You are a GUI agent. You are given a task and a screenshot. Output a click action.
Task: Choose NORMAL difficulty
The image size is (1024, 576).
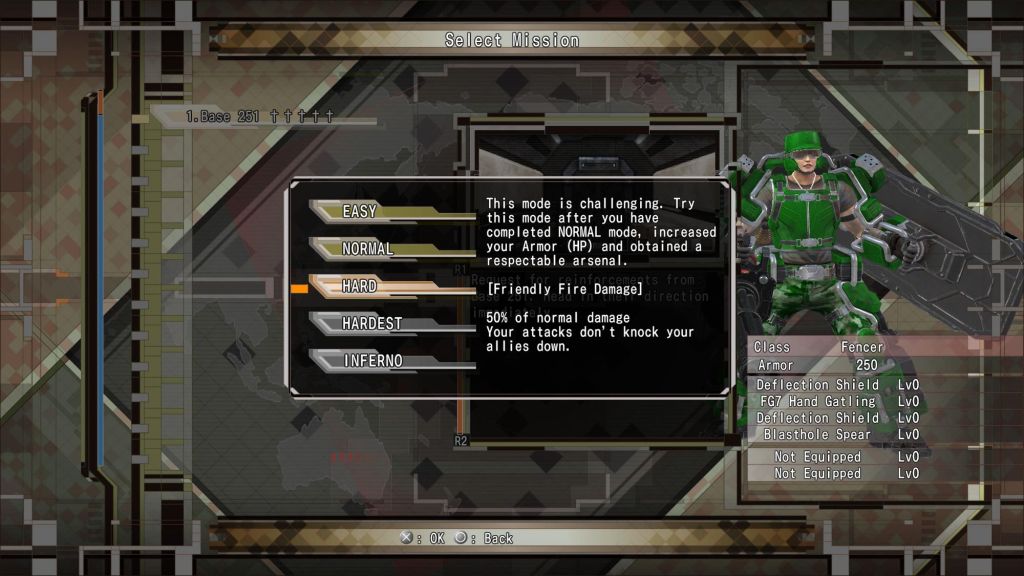pos(368,248)
